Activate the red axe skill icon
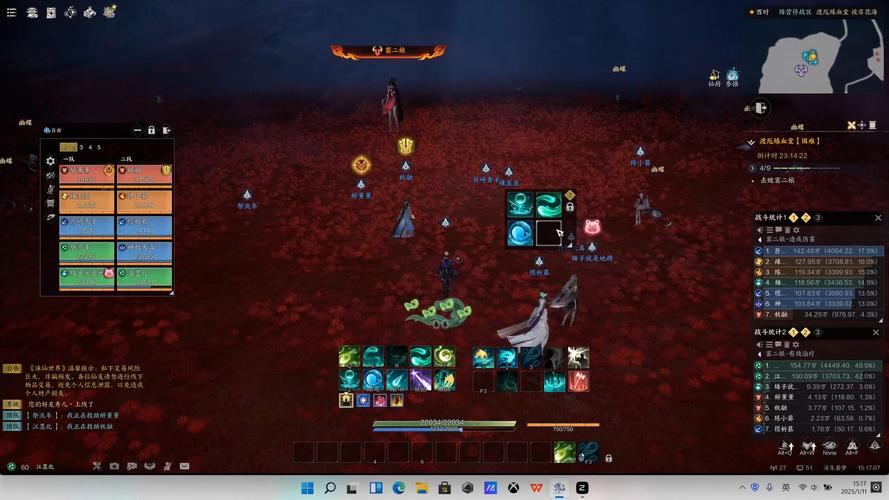Viewport: 889px width, 500px height. 579,380
